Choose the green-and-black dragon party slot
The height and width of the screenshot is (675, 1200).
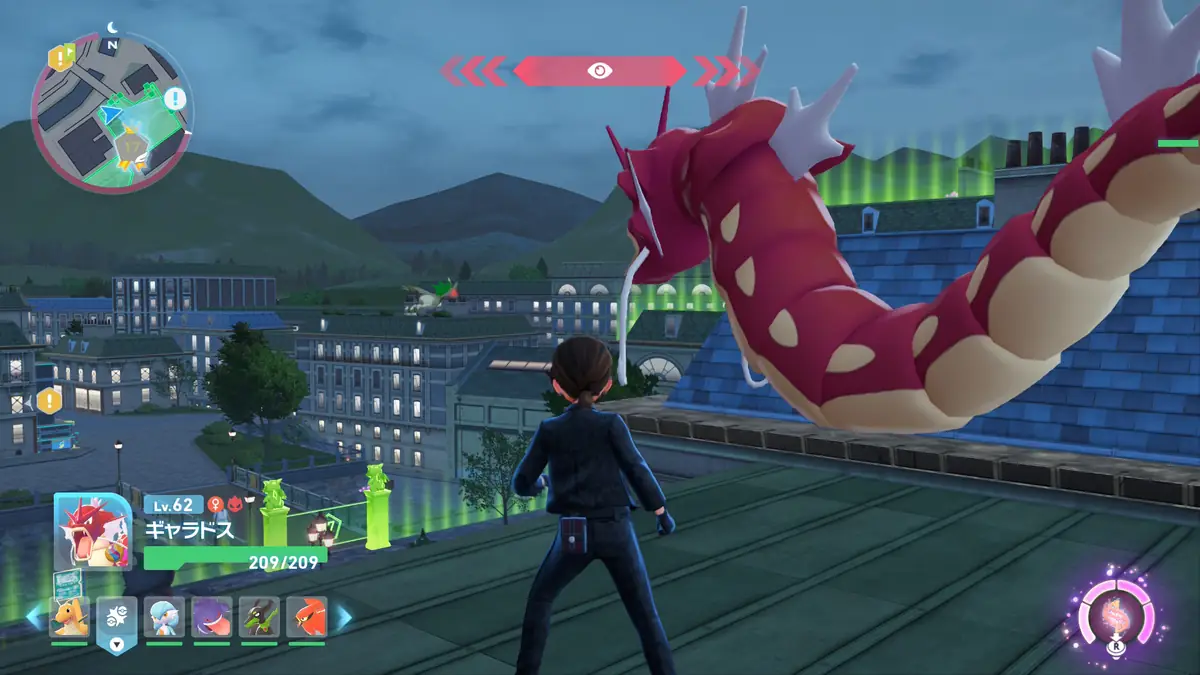click(259, 617)
